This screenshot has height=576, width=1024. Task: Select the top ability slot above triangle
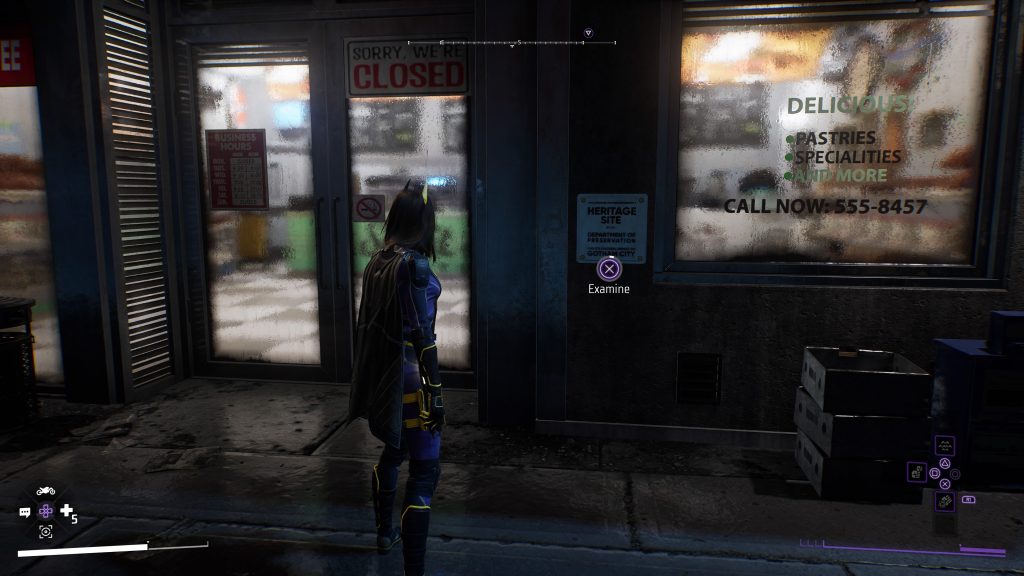944,445
